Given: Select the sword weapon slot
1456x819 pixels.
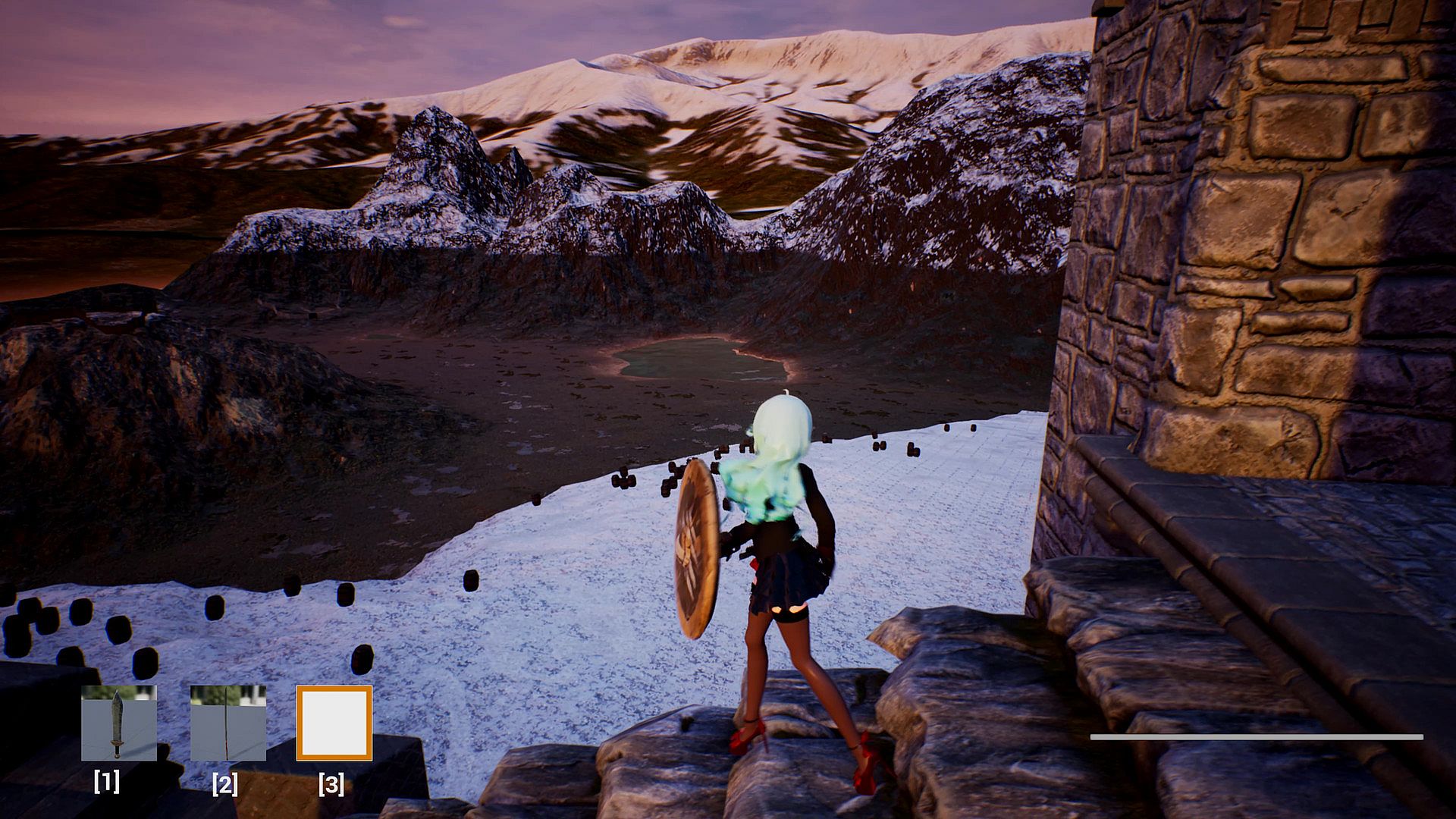Looking at the screenshot, I should tap(119, 723).
